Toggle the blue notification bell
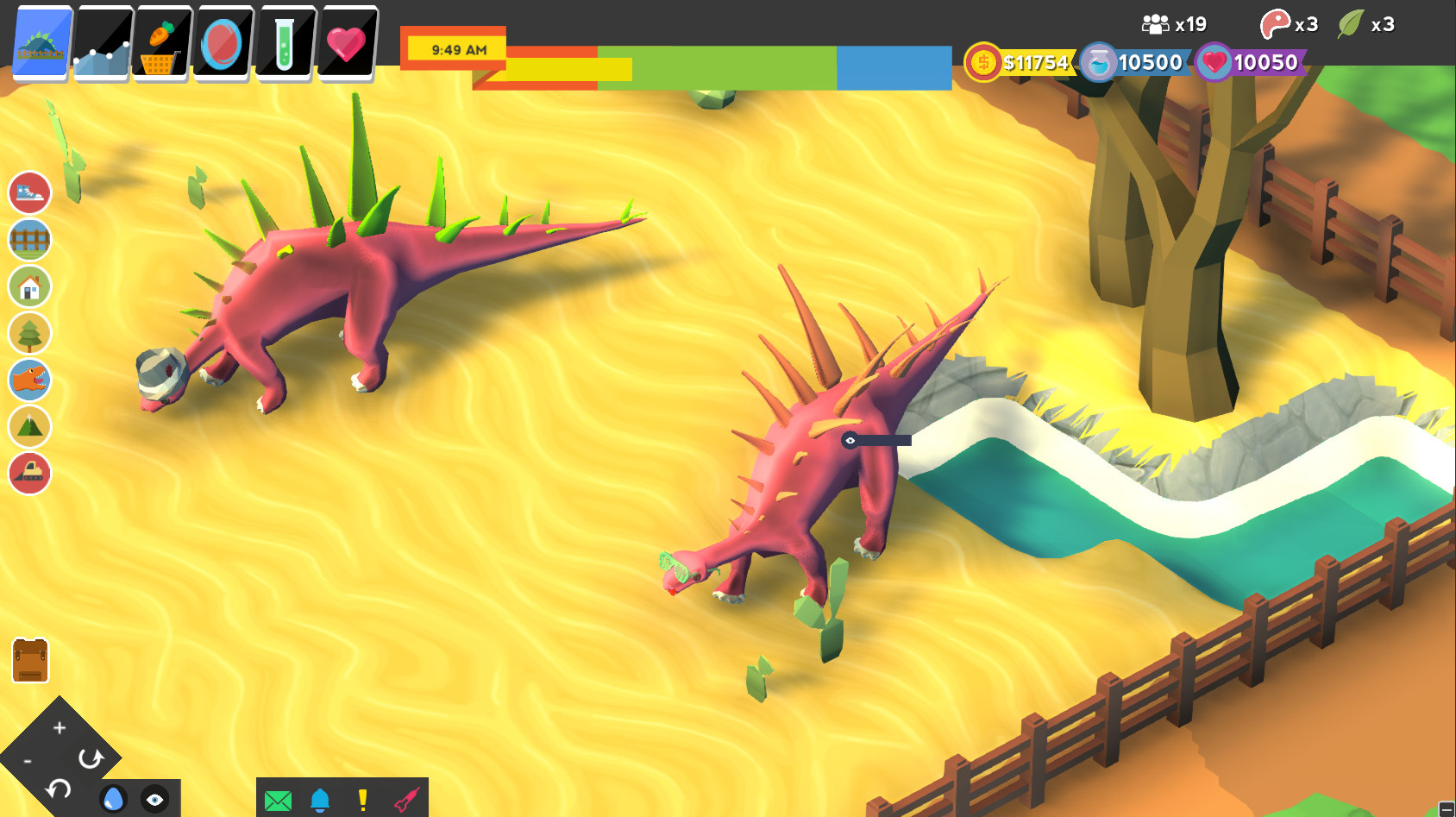 [x=320, y=798]
